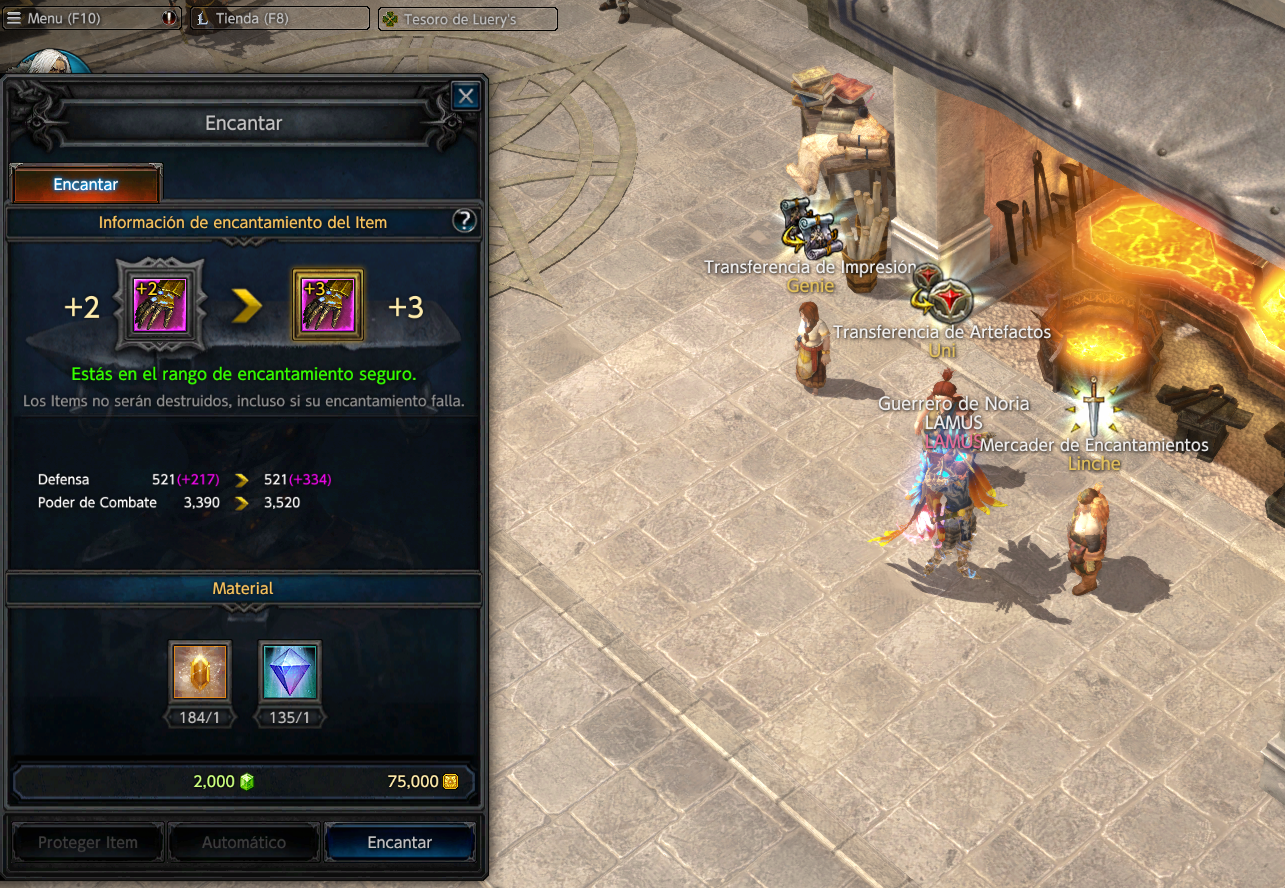
Task: Open the Tienda (F8) shop
Action: pyautogui.click(x=279, y=19)
